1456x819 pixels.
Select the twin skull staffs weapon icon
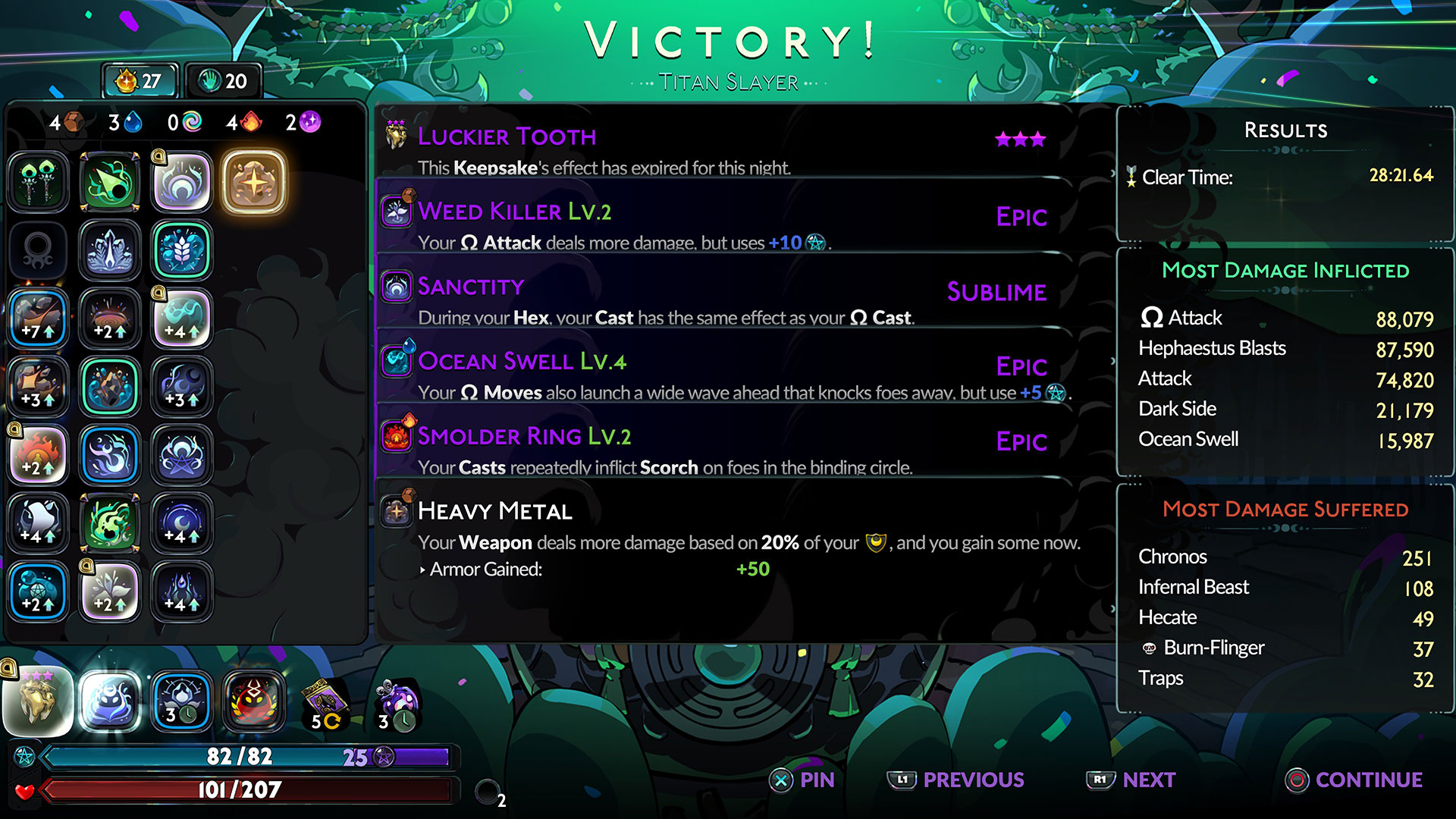tap(38, 183)
